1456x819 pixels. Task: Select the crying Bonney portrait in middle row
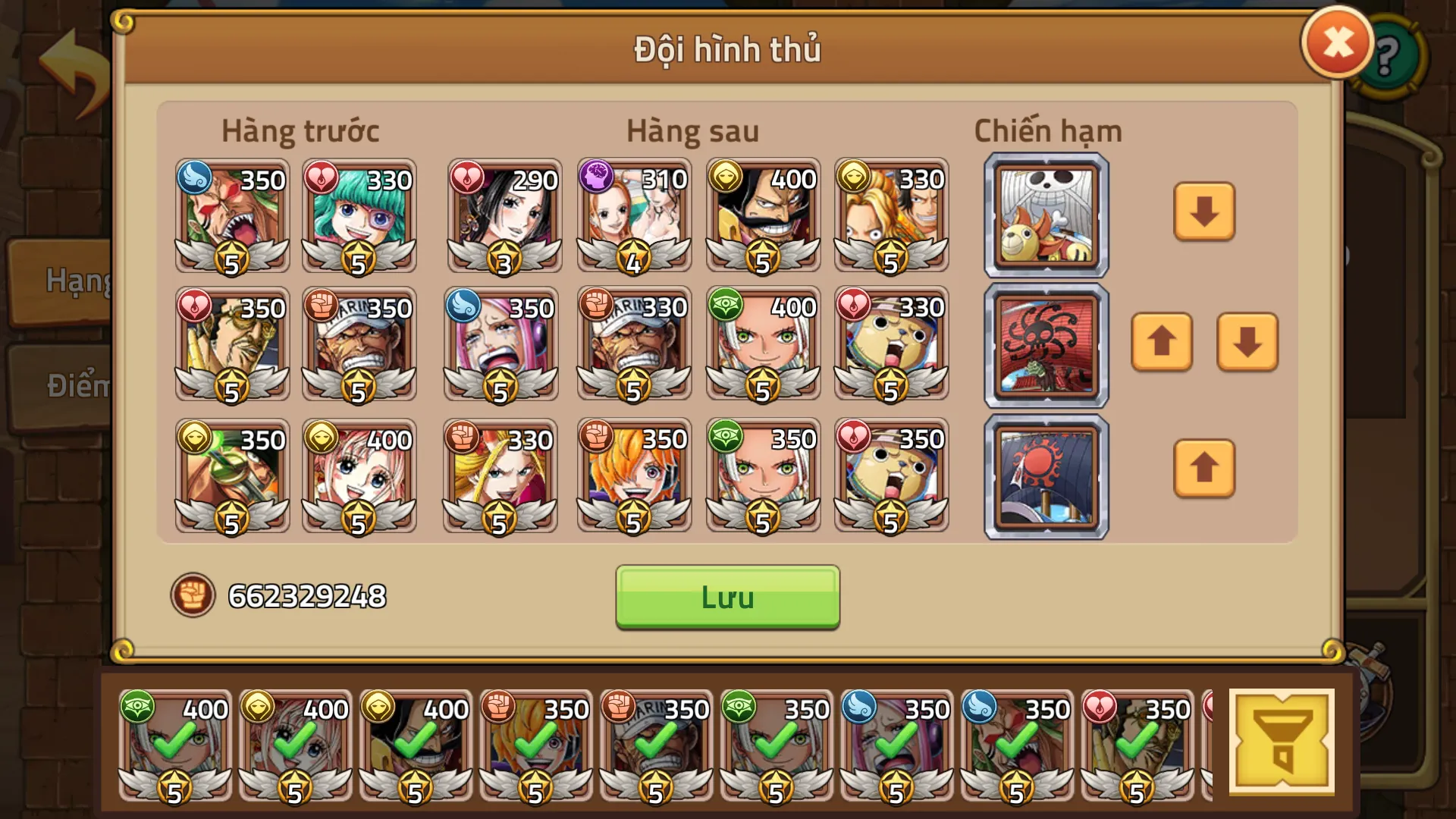pos(504,345)
